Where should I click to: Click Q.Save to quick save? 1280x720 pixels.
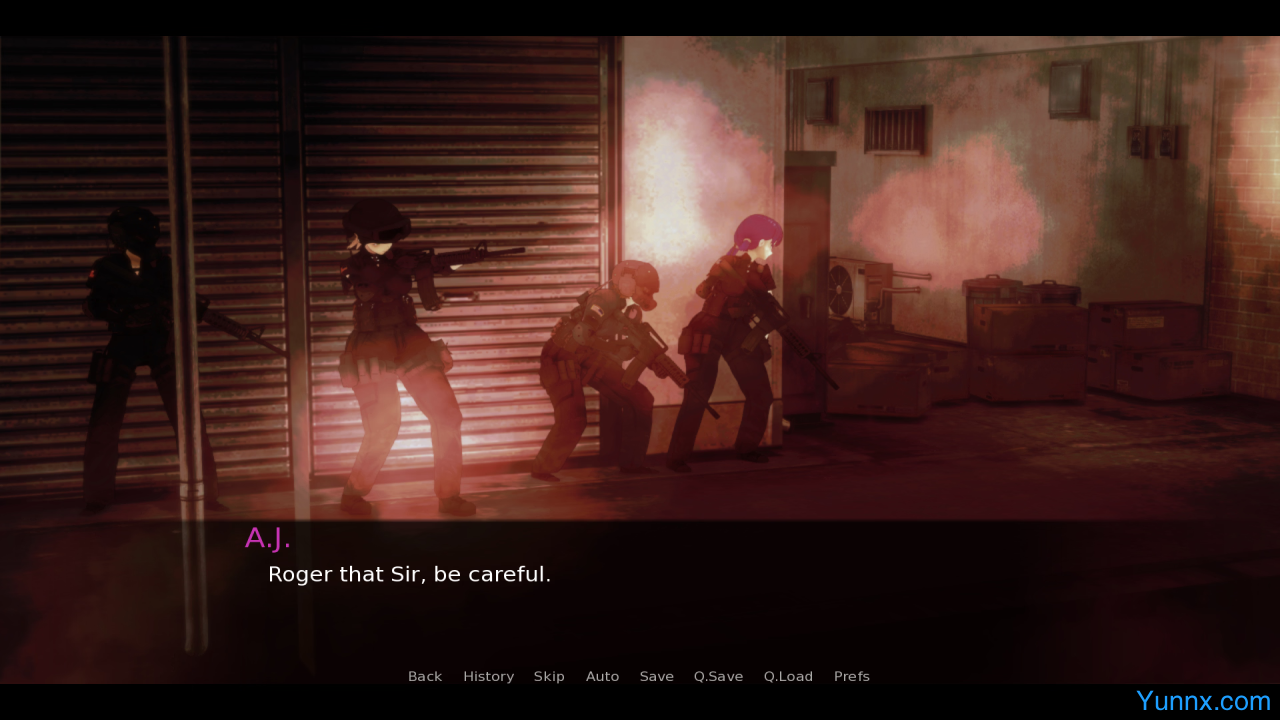coord(718,677)
